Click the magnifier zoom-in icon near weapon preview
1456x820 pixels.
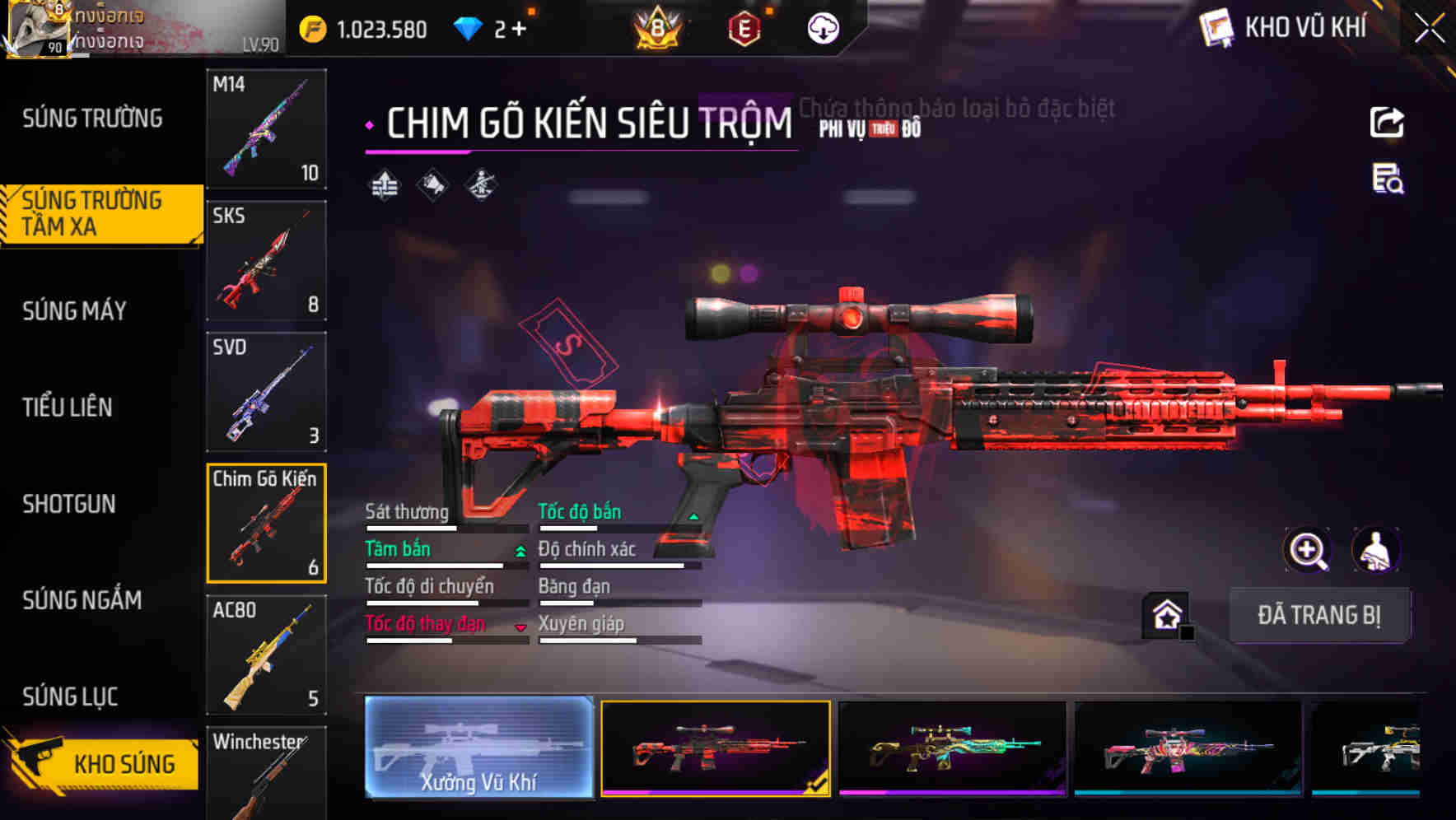pos(1307,550)
